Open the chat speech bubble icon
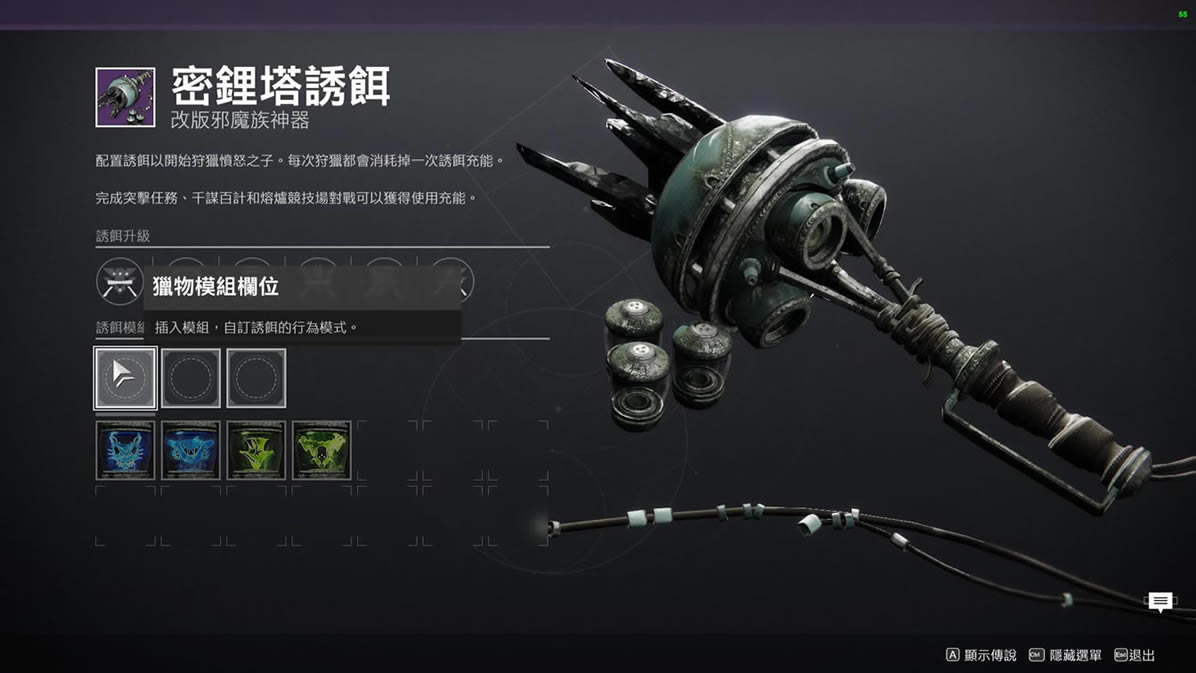 (x=1160, y=601)
